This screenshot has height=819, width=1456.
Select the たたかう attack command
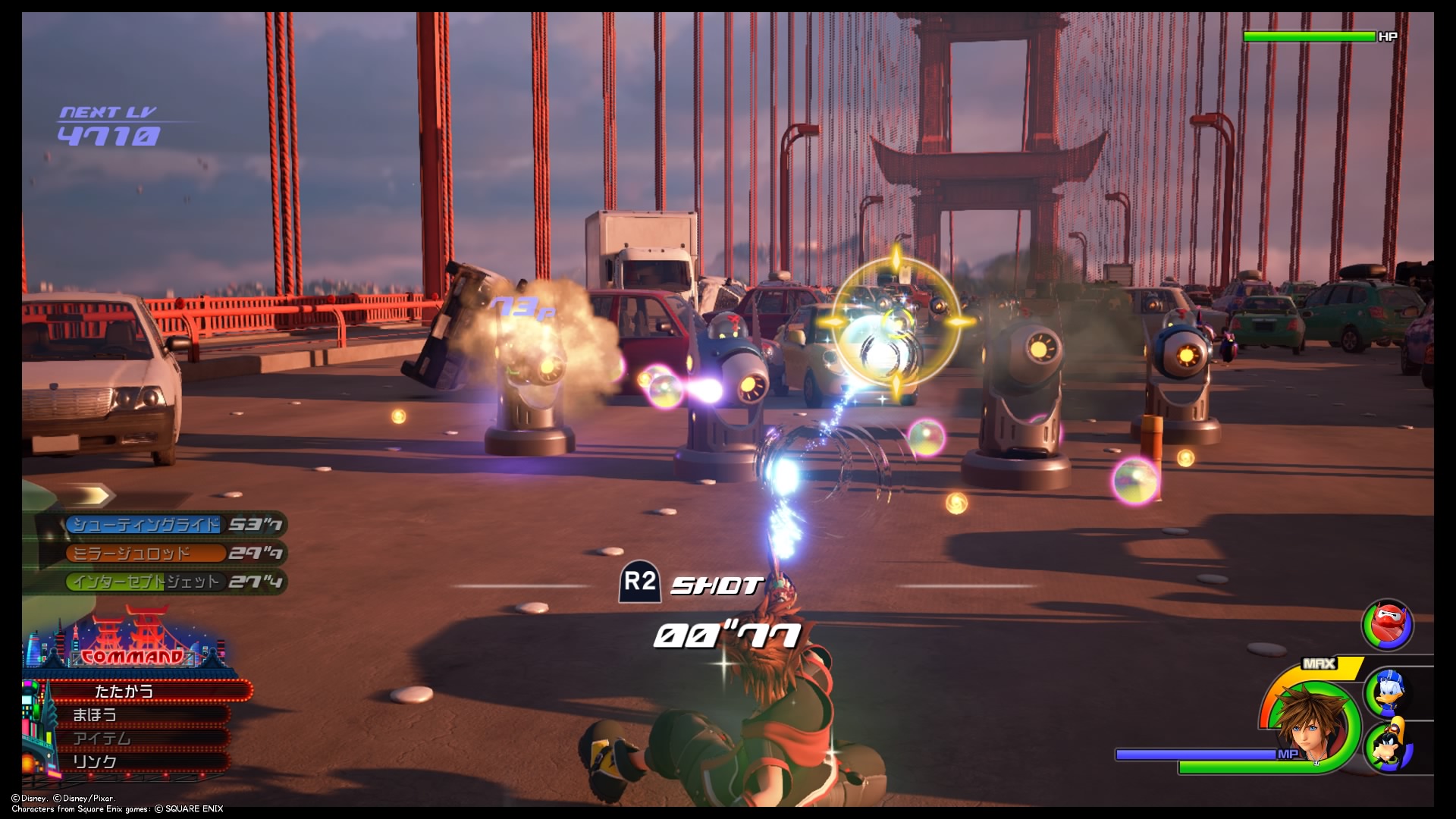tap(125, 691)
